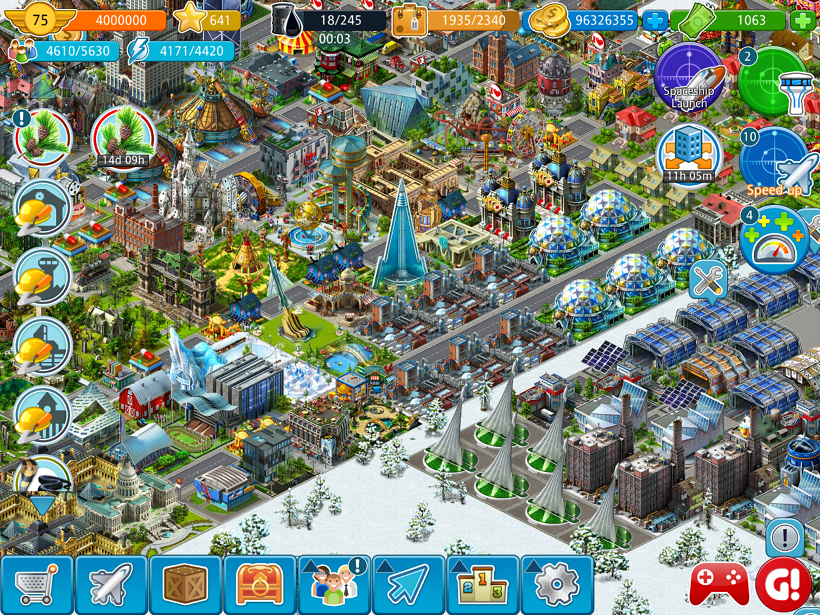
Task: Add more green cash with plus button
Action: tap(802, 20)
